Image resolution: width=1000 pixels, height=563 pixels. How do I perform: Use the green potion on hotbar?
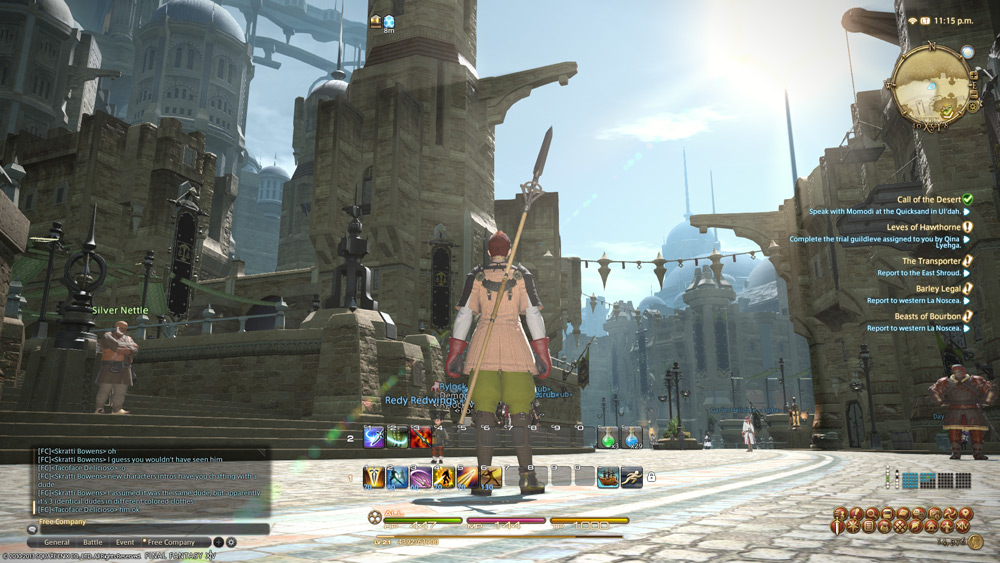tap(607, 437)
